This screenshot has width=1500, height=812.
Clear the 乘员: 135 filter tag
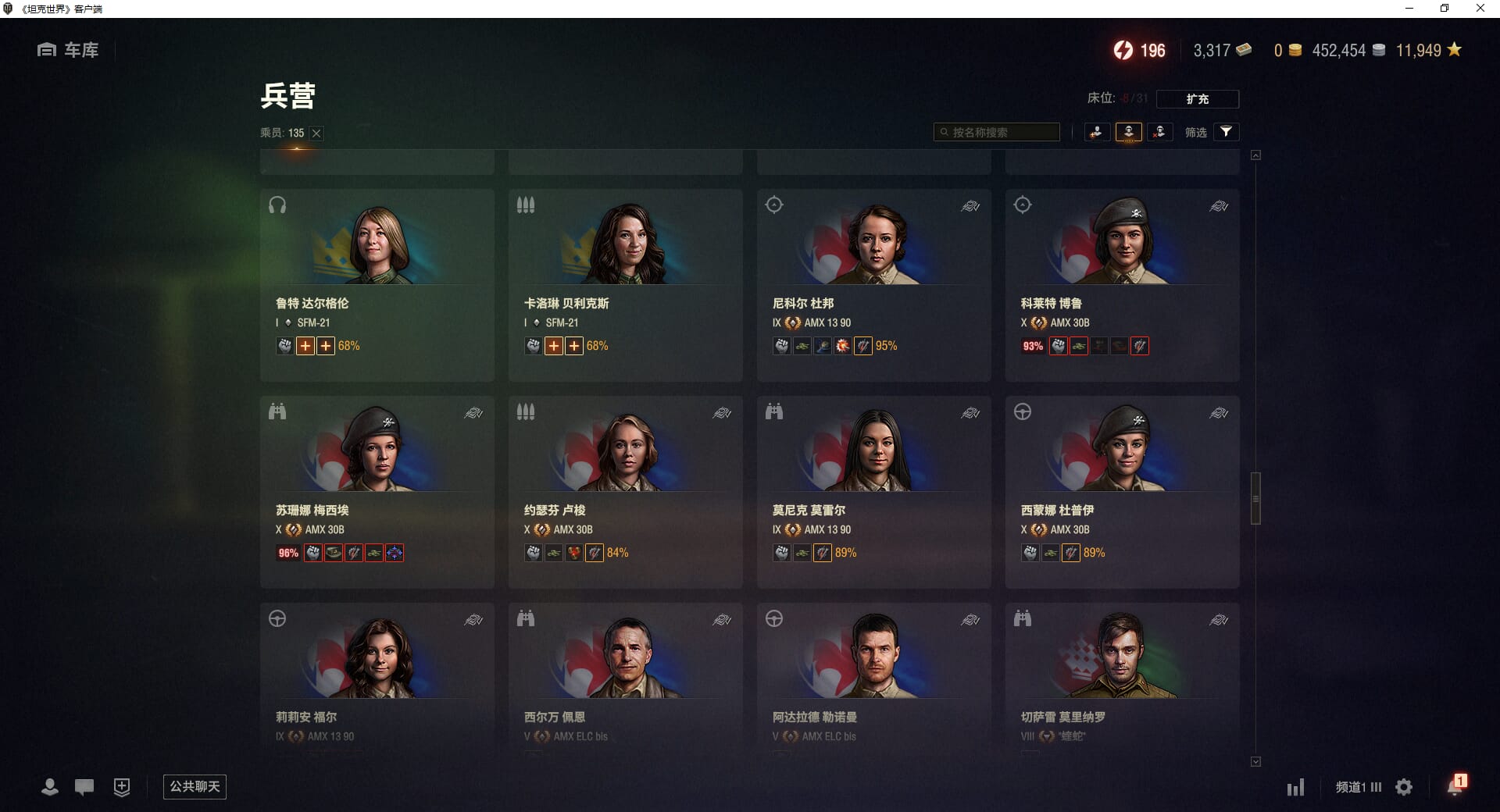click(x=316, y=134)
